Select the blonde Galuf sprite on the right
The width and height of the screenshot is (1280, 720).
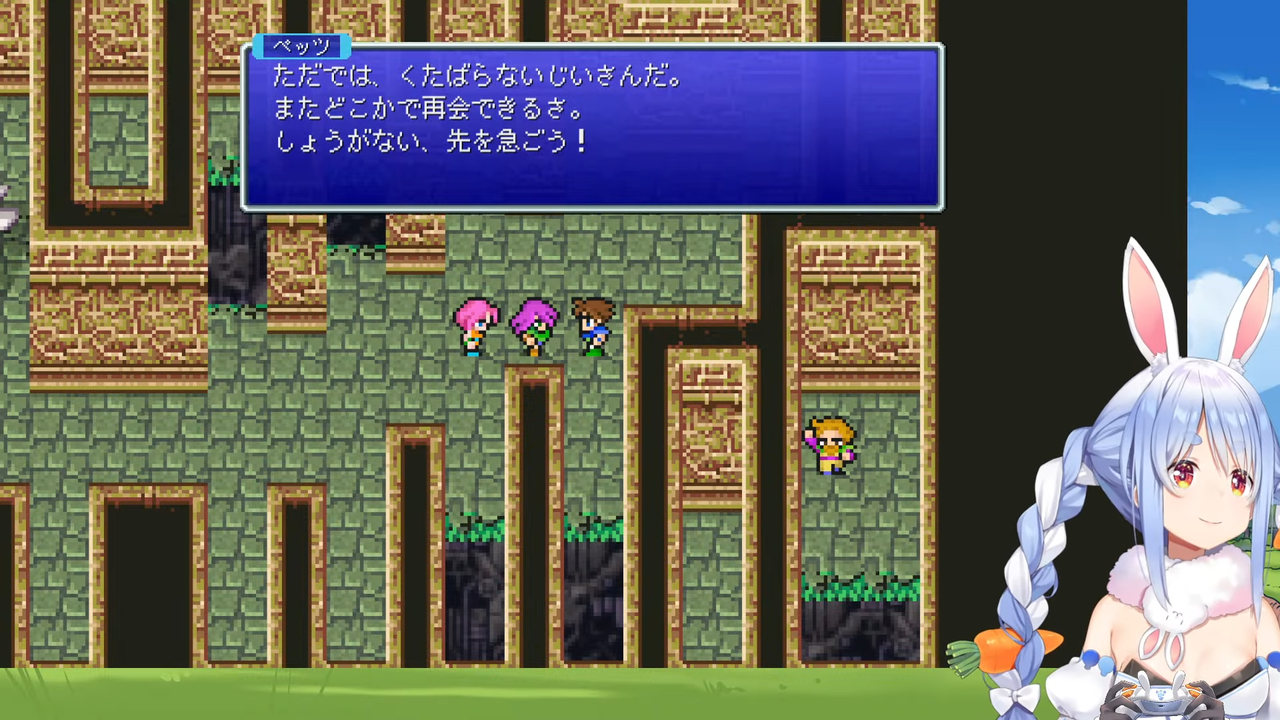coord(828,443)
